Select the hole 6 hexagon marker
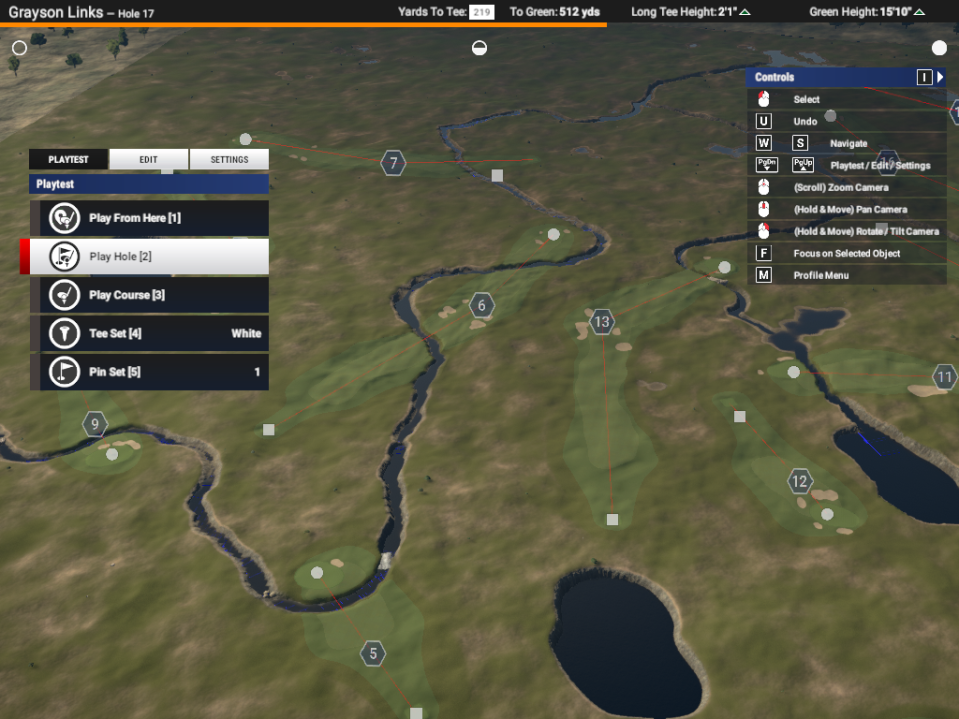 (482, 306)
